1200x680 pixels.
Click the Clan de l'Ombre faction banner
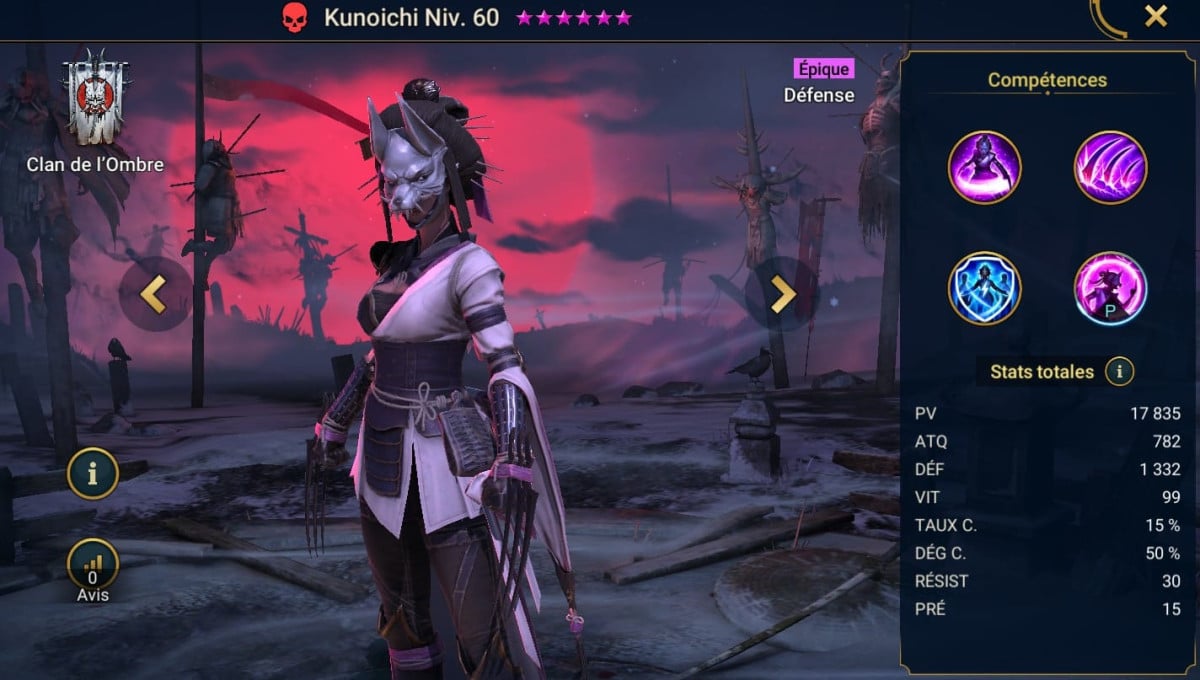pos(96,100)
